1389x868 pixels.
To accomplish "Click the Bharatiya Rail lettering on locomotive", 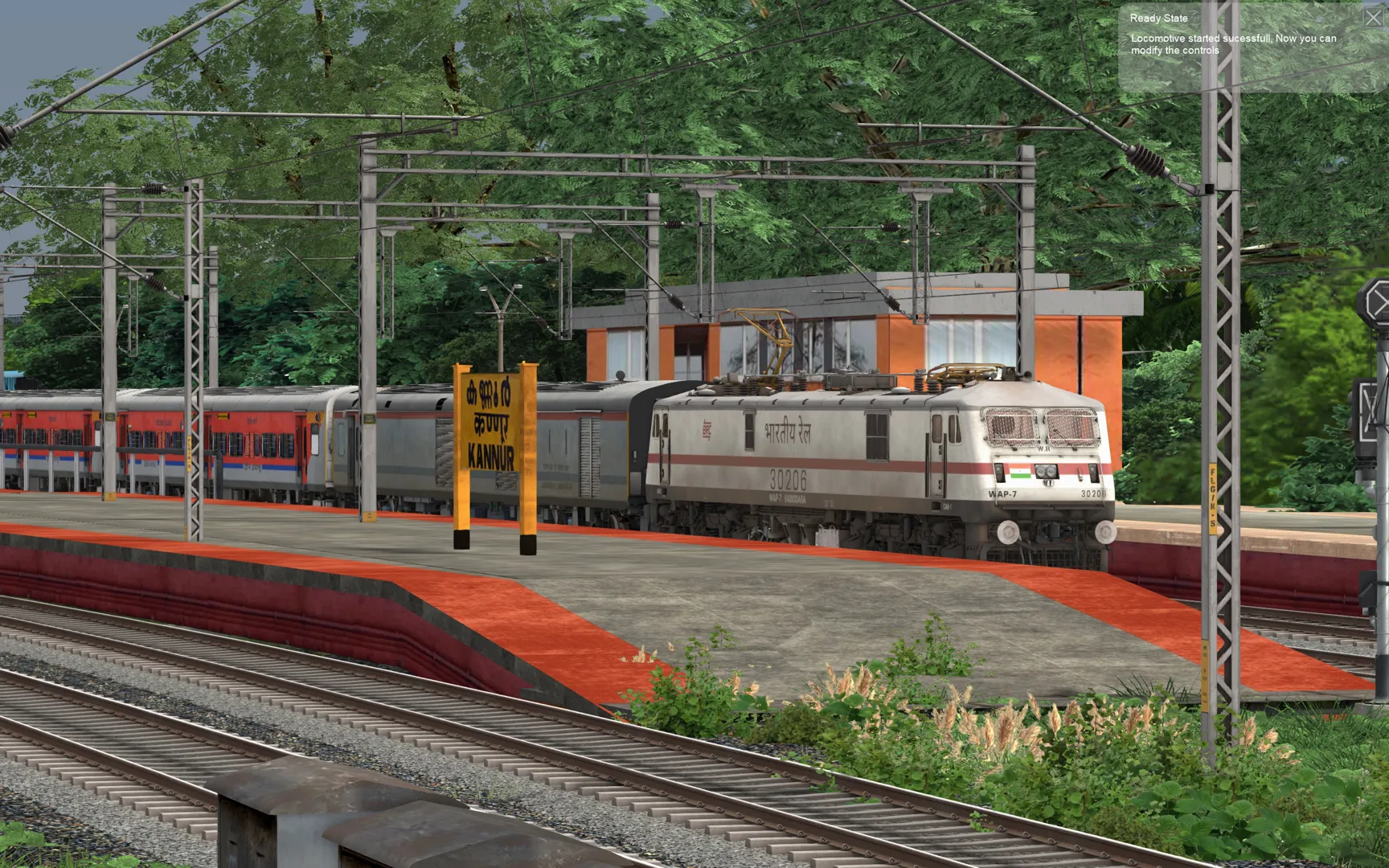I will point(788,431).
